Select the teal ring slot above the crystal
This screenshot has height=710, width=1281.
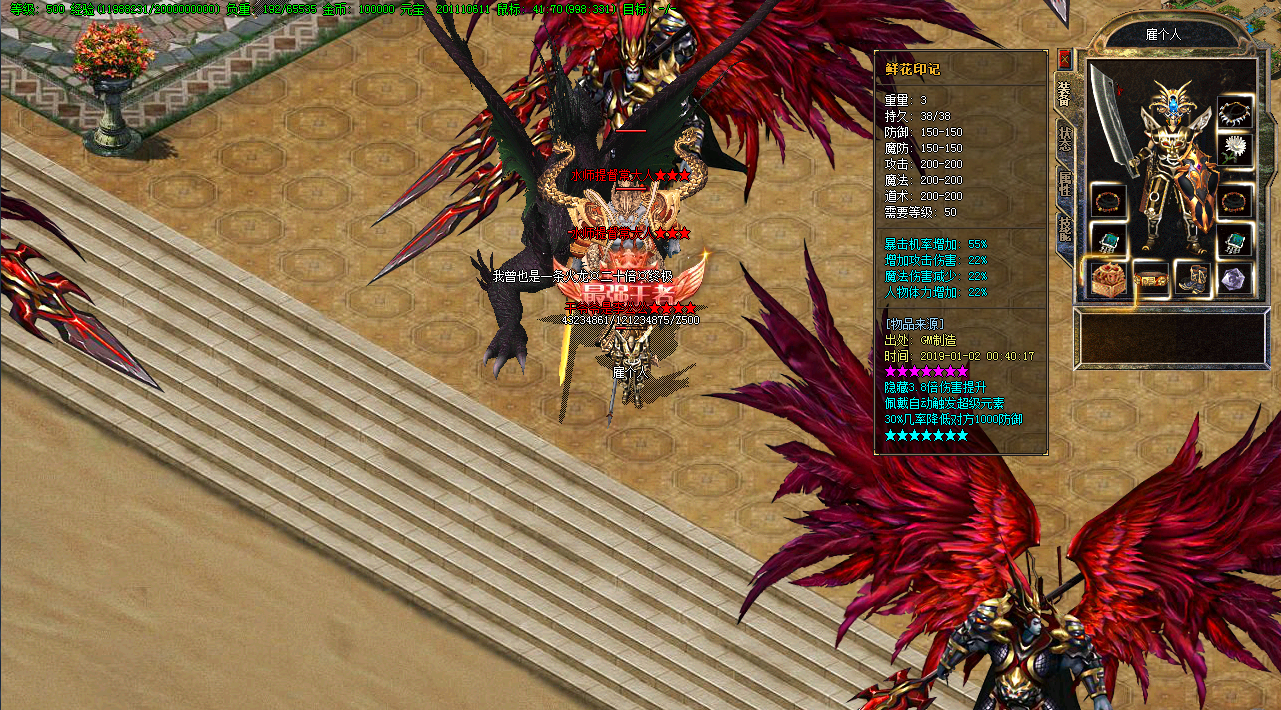(1235, 241)
